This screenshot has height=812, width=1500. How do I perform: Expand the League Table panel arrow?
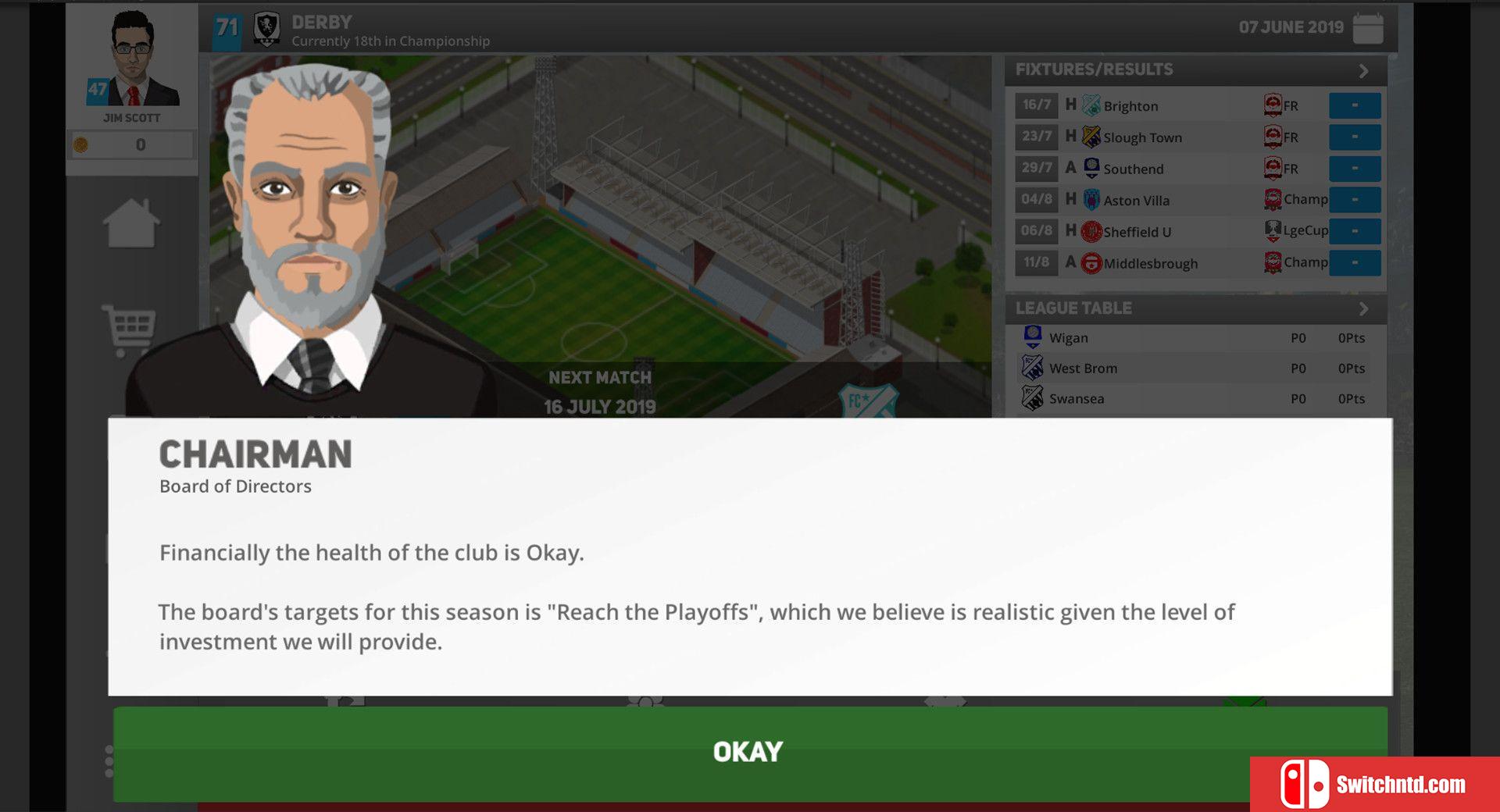pos(1363,308)
